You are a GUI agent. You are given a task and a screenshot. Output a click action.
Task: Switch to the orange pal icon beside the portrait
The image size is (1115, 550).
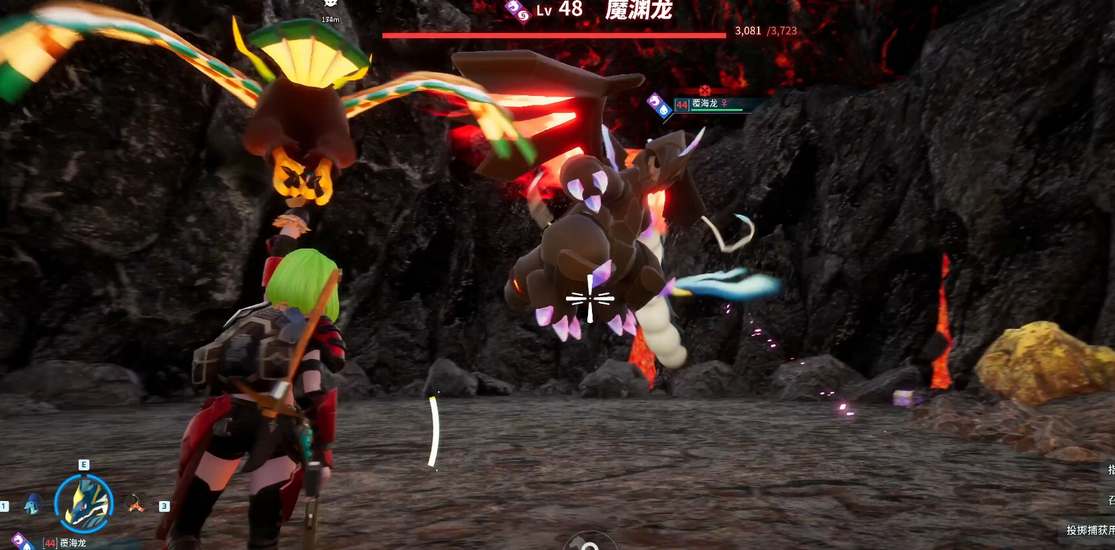(x=136, y=504)
